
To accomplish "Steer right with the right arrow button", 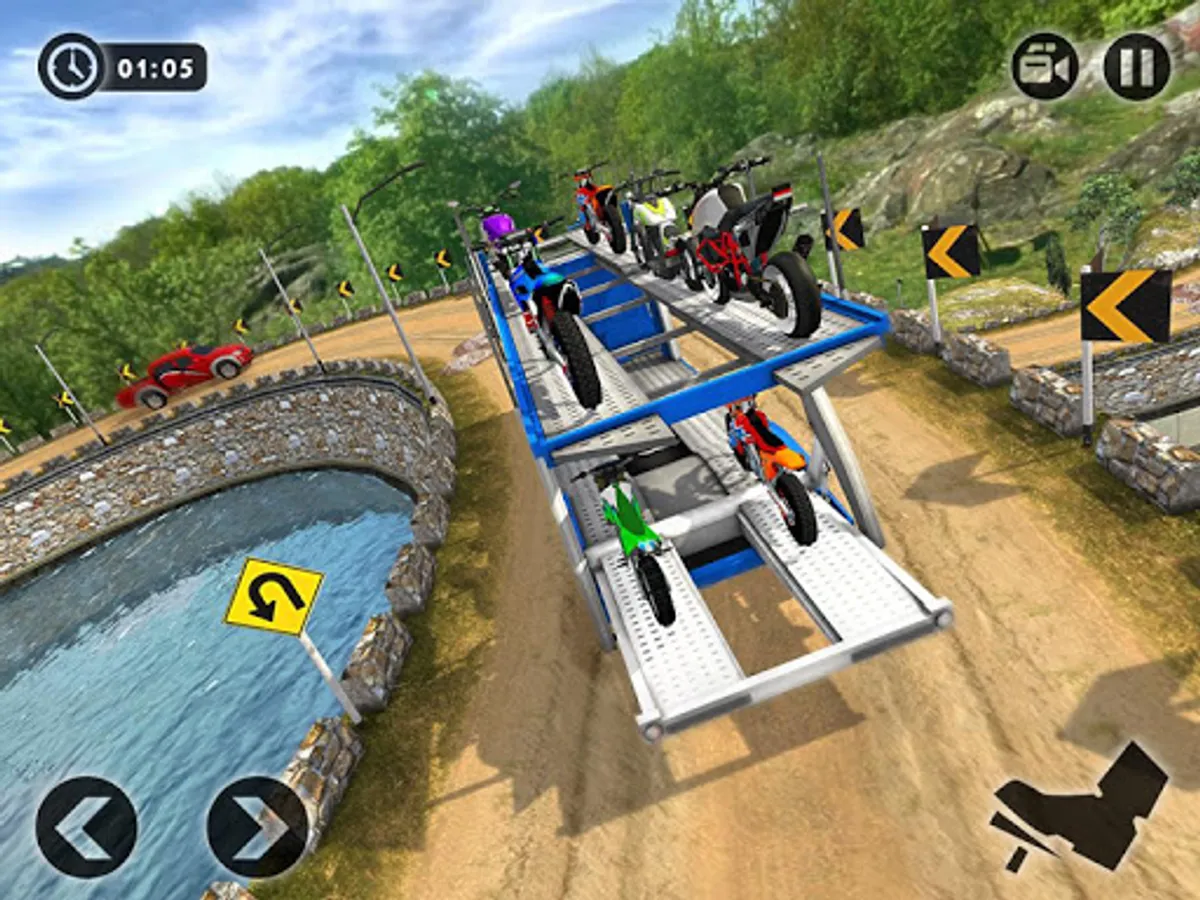I will 257,827.
